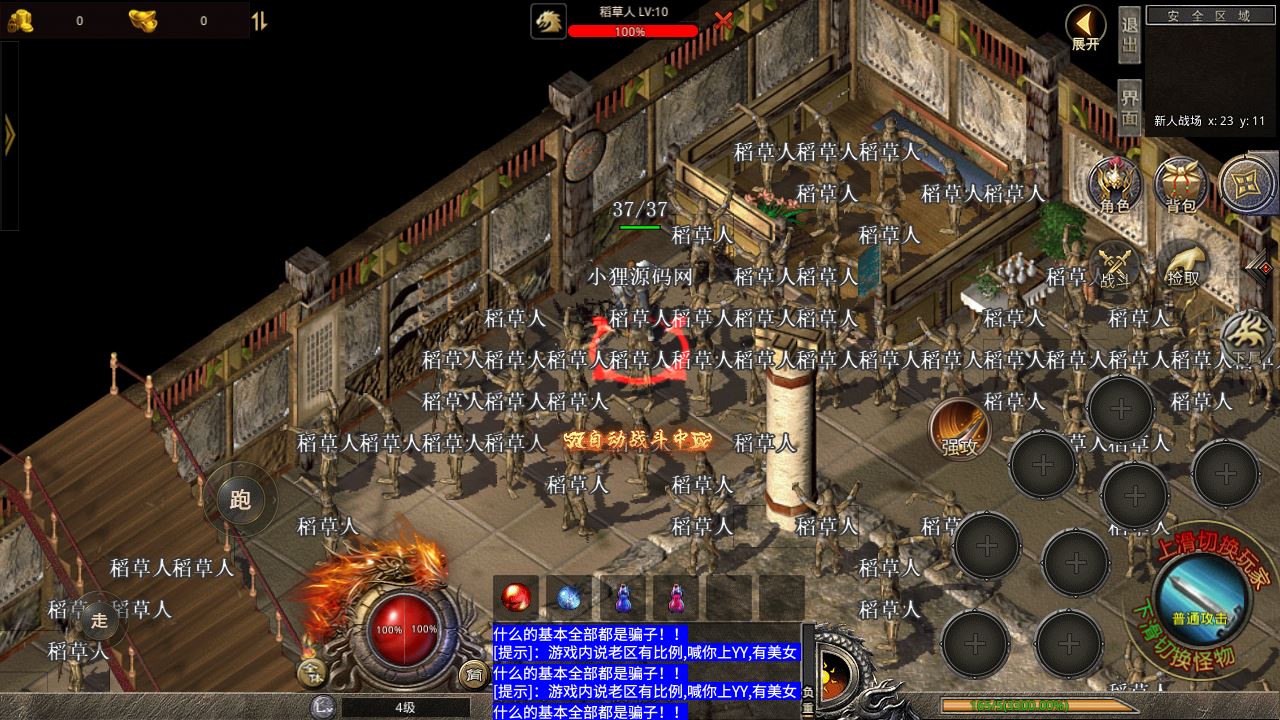The height and width of the screenshot is (720, 1280).
Task: Click the 展开 expand arrow
Action: click(x=1085, y=28)
